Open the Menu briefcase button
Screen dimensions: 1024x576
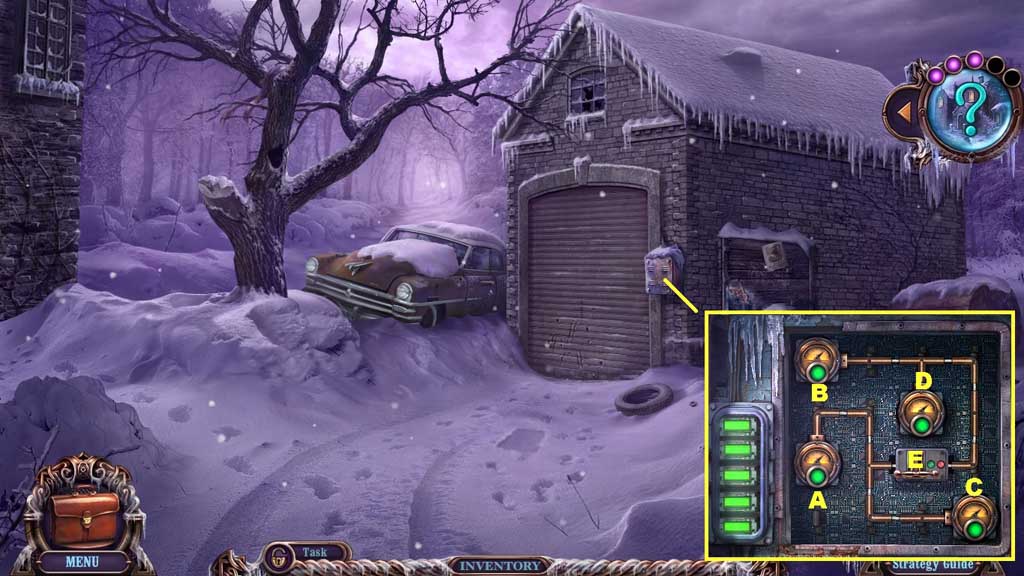(x=82, y=515)
